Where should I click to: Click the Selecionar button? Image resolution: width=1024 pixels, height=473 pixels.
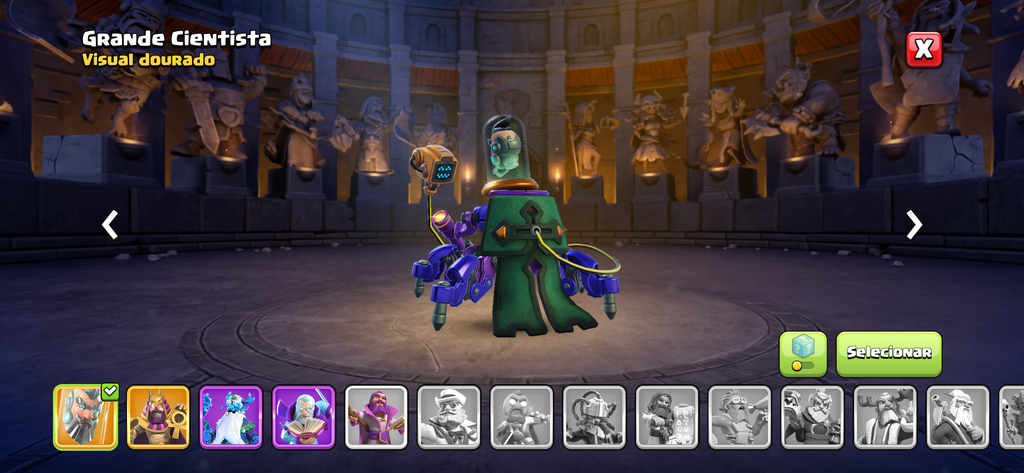click(888, 353)
